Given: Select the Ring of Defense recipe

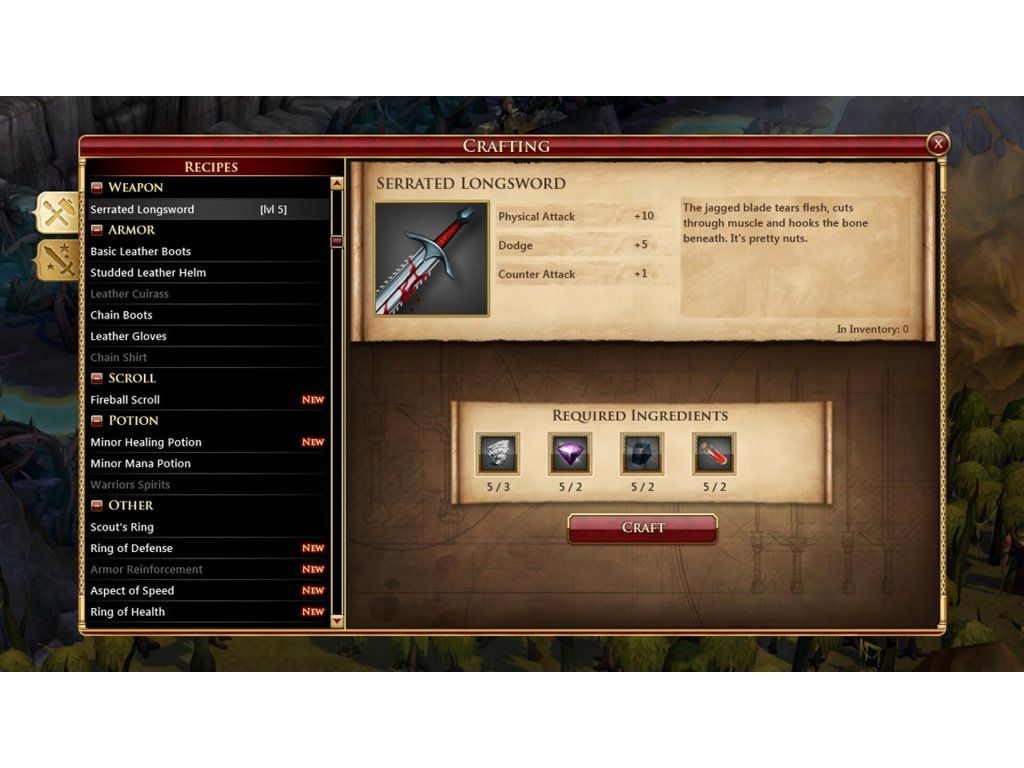Looking at the screenshot, I should (131, 549).
